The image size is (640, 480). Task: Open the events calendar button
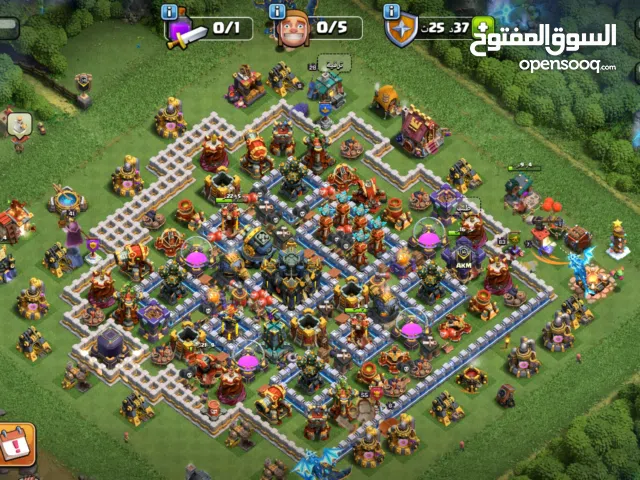click(x=15, y=444)
